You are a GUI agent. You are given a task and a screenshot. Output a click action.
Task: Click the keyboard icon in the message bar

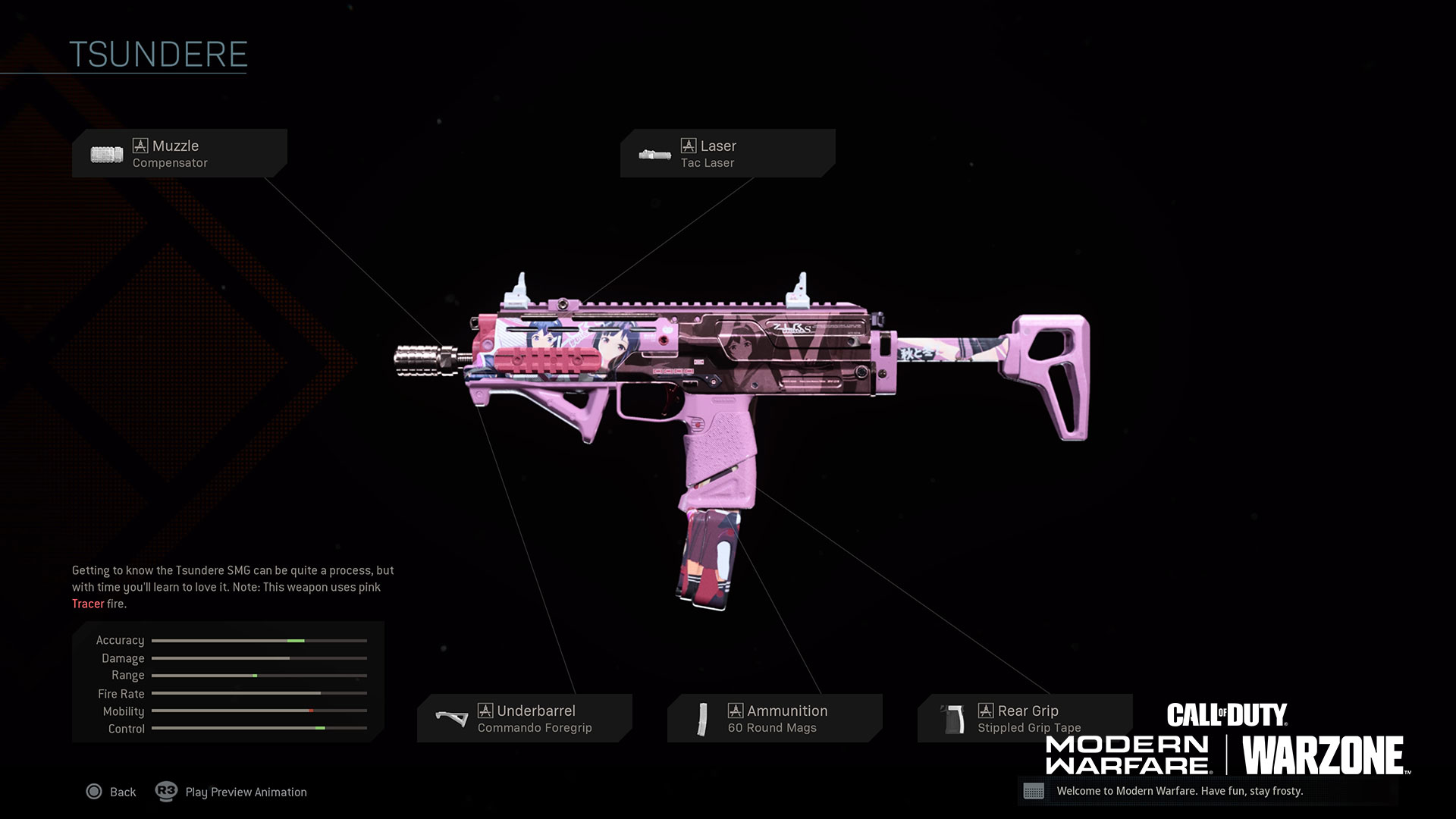[1036, 792]
